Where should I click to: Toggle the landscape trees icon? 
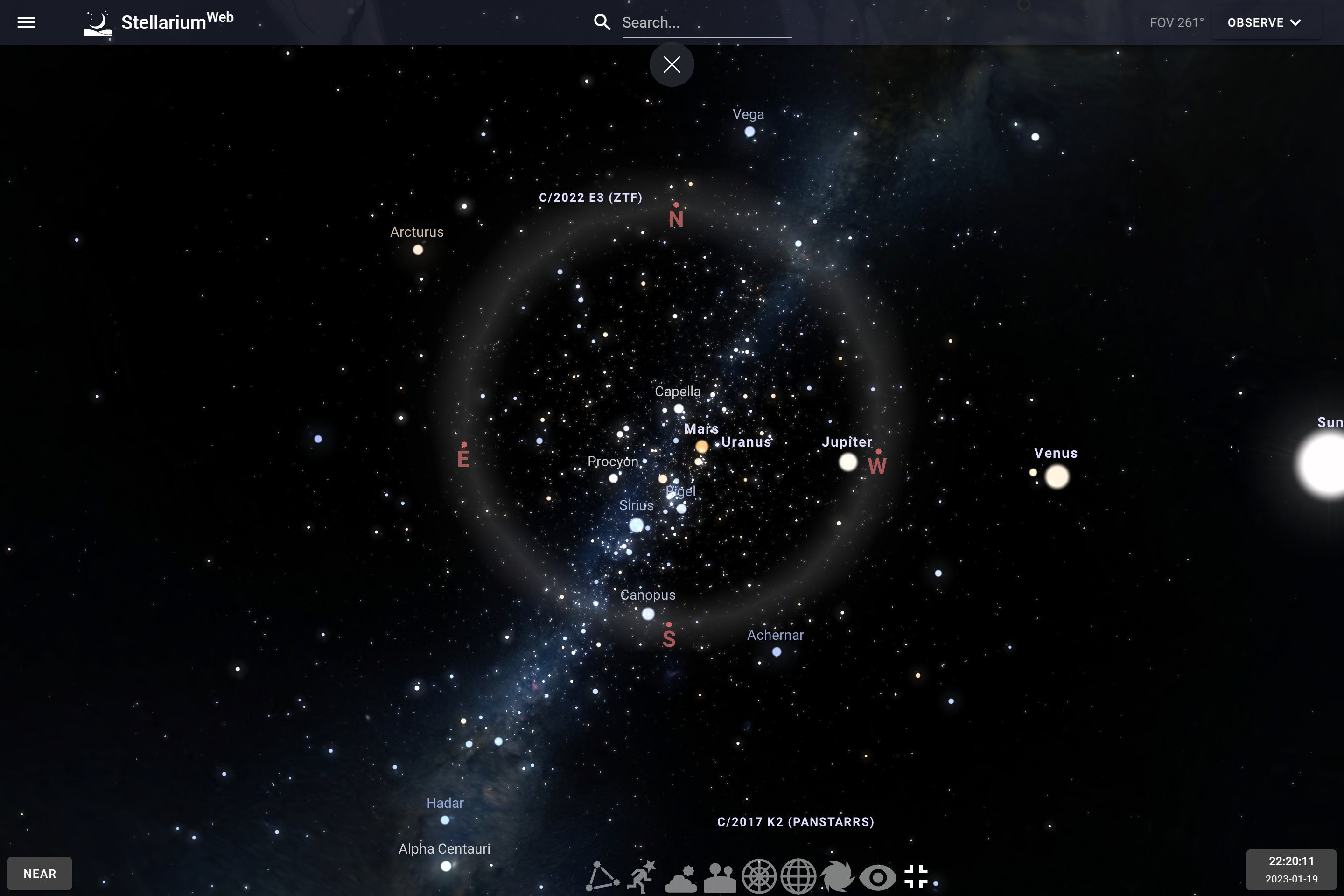720,876
